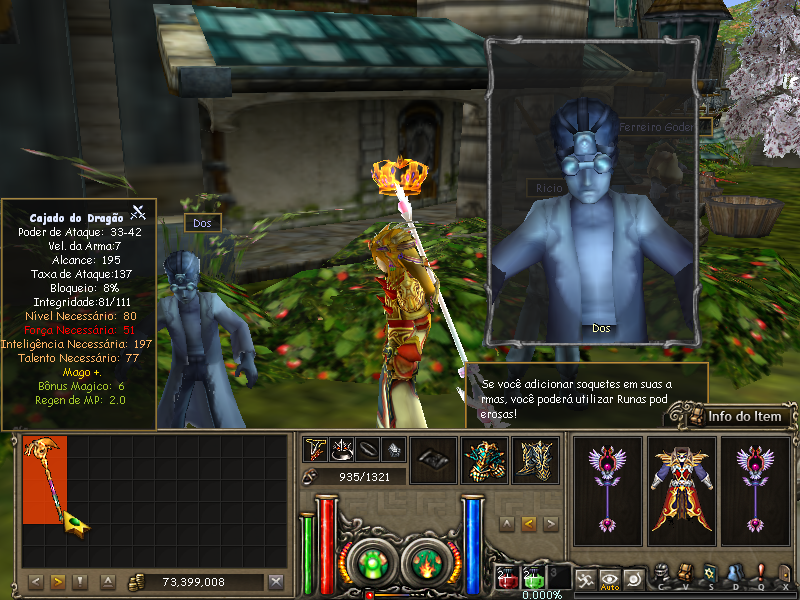Click the exclamation mark inventory button
This screenshot has width=800, height=600.
81,582
